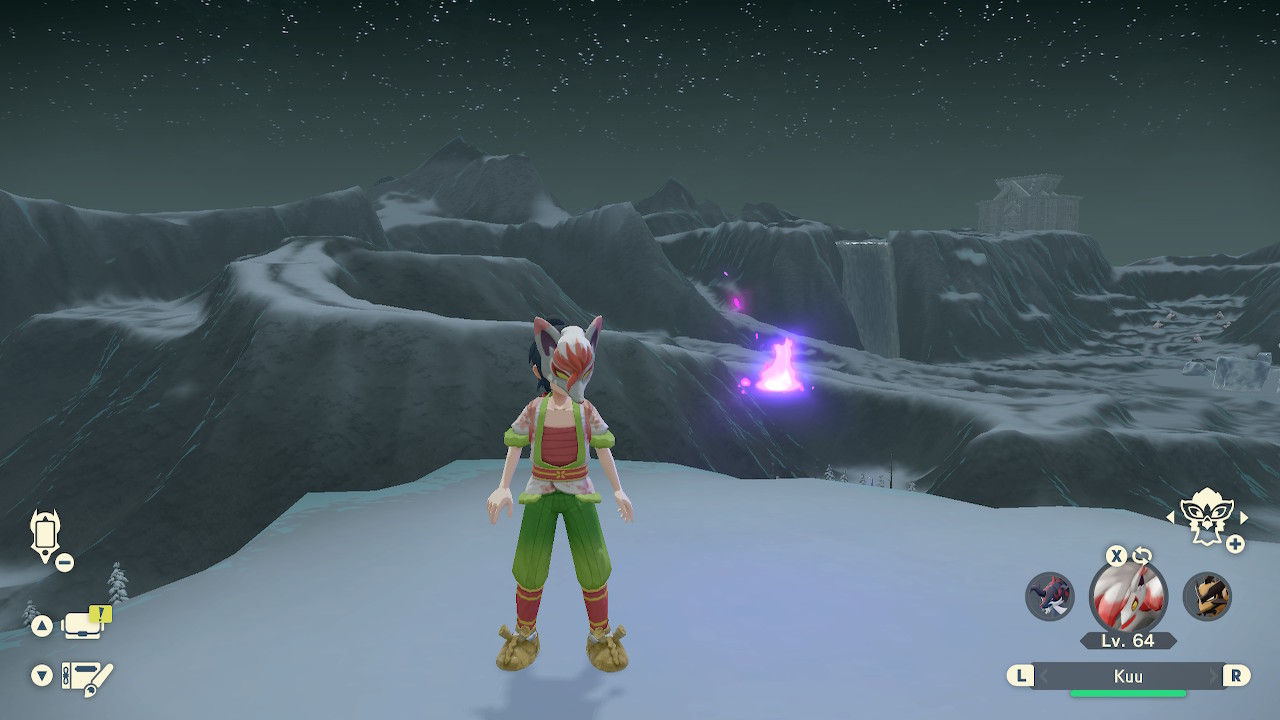Cycle ride Pokémon with the left arrow
1280x720 pixels.
coord(1170,517)
